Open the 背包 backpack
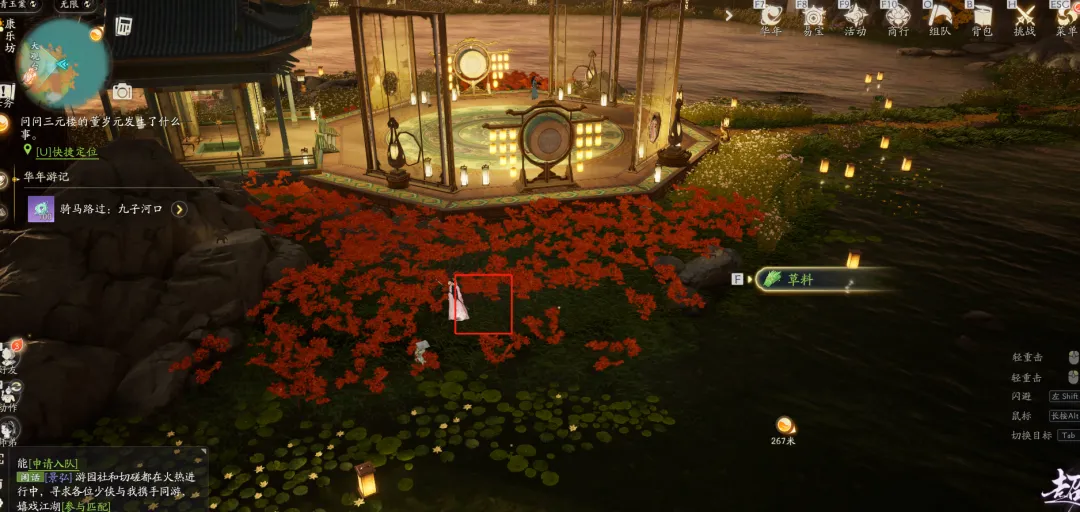1080x512 pixels. 982,17
